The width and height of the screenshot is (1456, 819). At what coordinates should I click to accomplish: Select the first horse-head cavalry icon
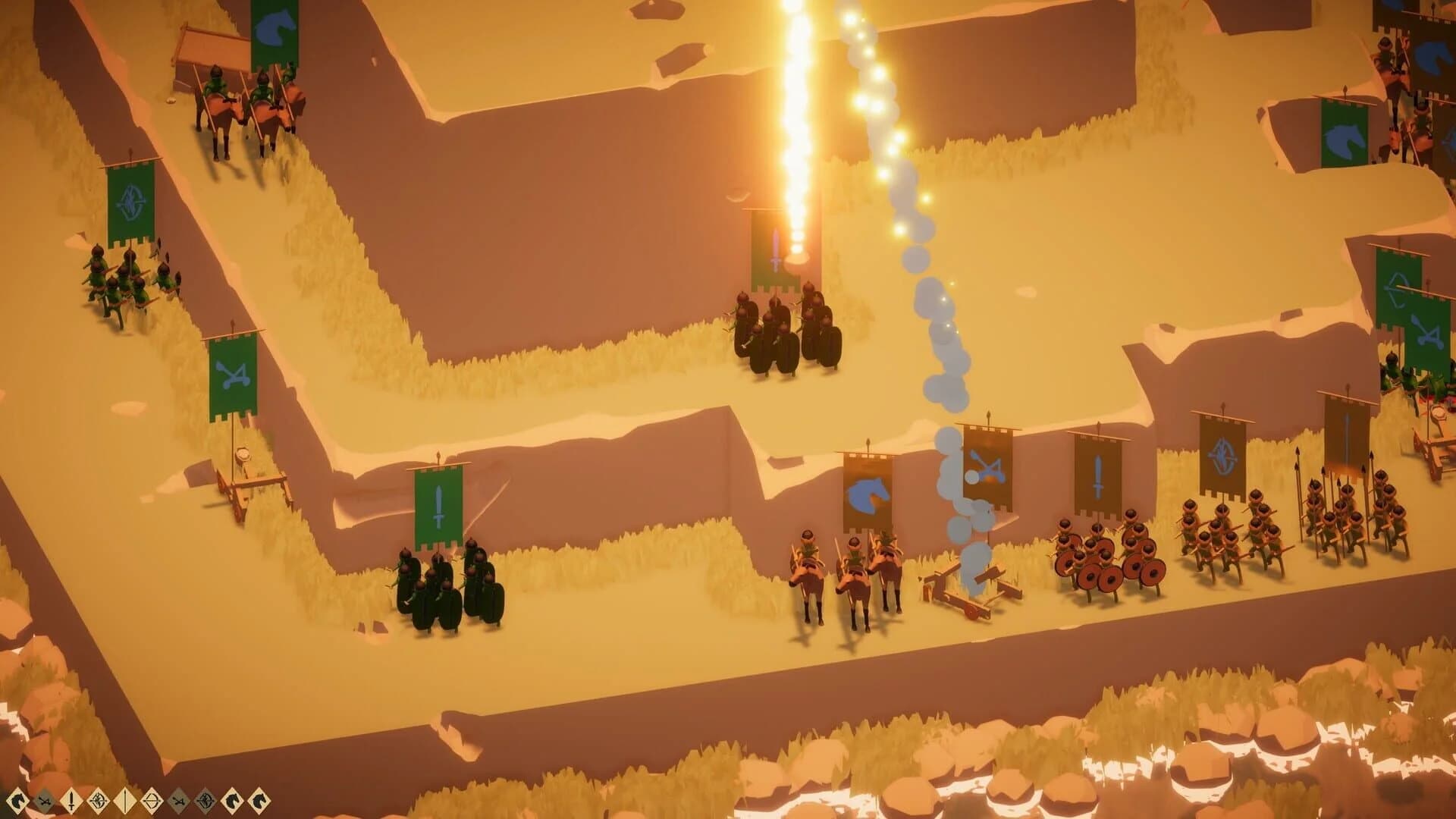pos(17,800)
